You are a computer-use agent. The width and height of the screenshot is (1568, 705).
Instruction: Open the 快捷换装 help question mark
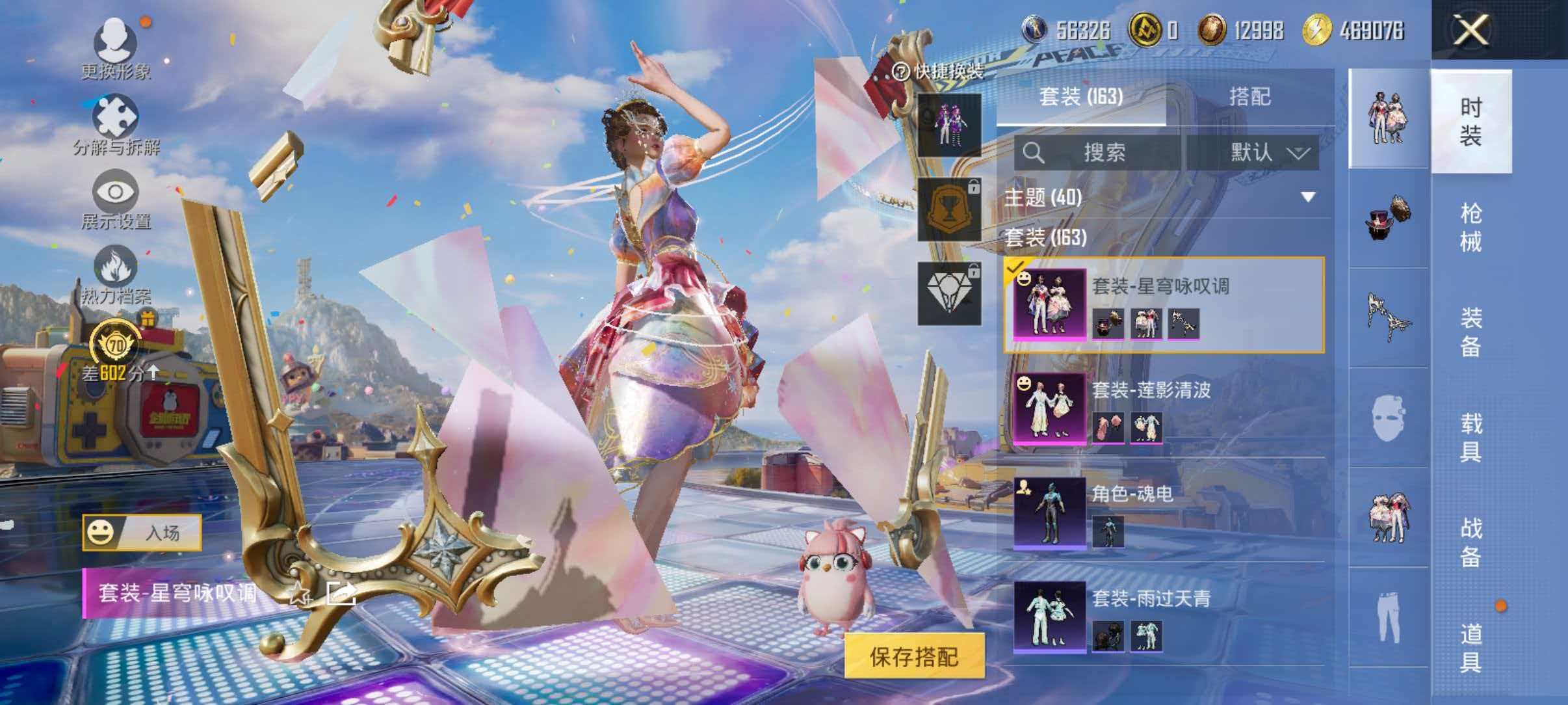point(900,73)
